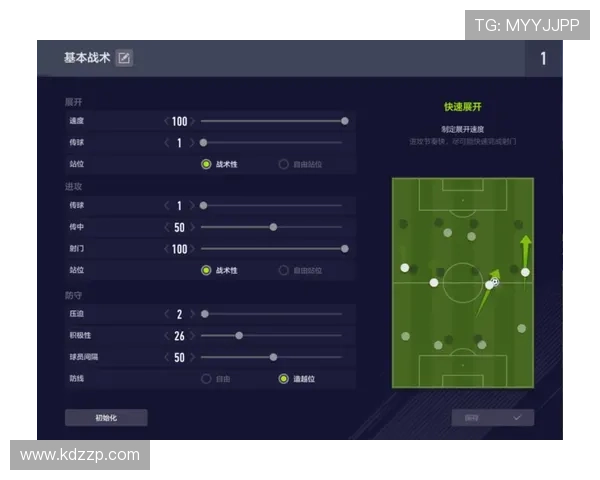Viewport: 600px width, 480px height.
Task: Increase 球员间隔 value with right arrow
Action: 193,357
